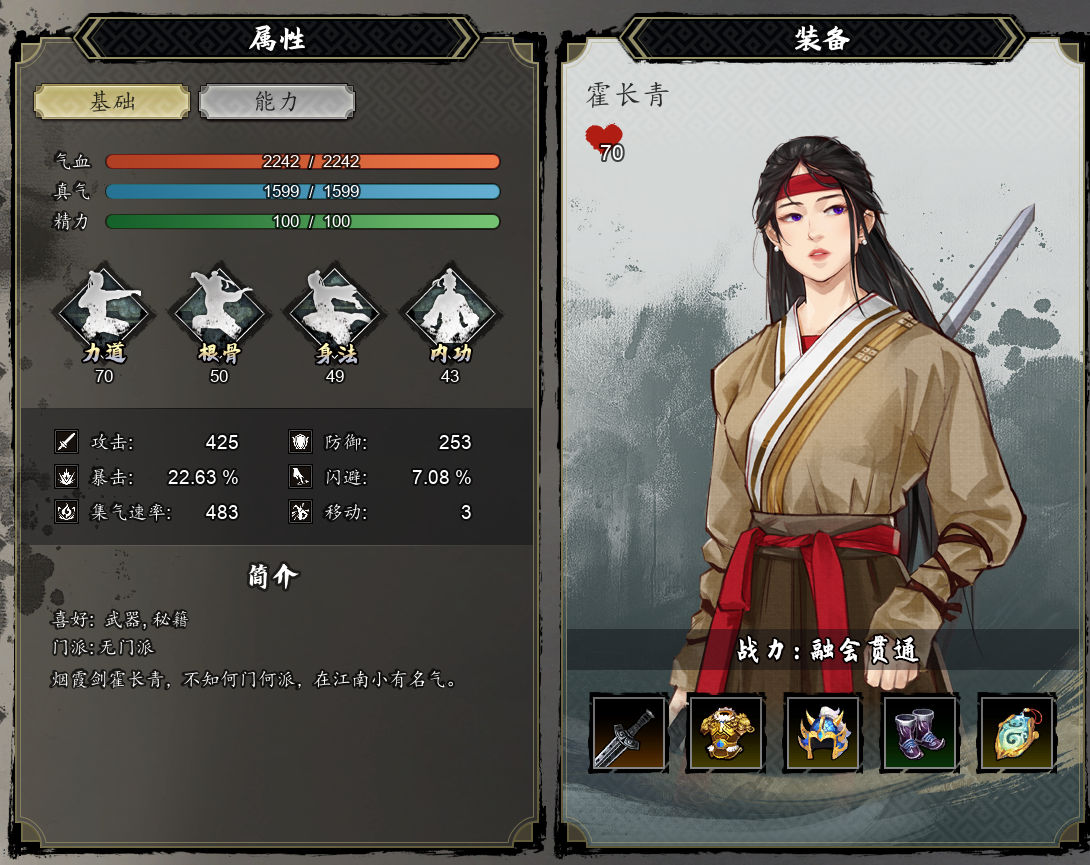
Task: Select the purple boots slot
Action: coord(919,733)
